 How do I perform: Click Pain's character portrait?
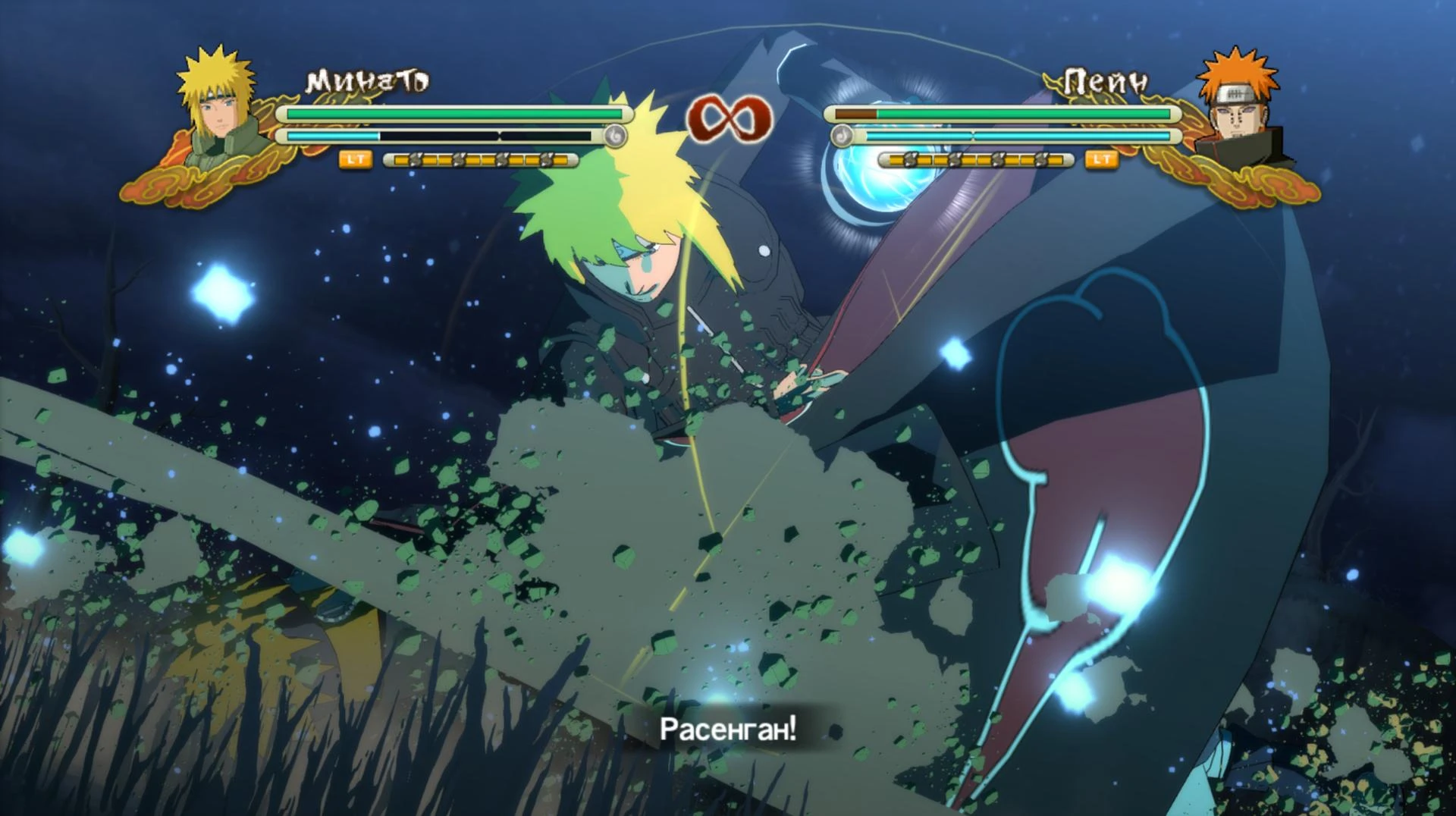click(1236, 110)
